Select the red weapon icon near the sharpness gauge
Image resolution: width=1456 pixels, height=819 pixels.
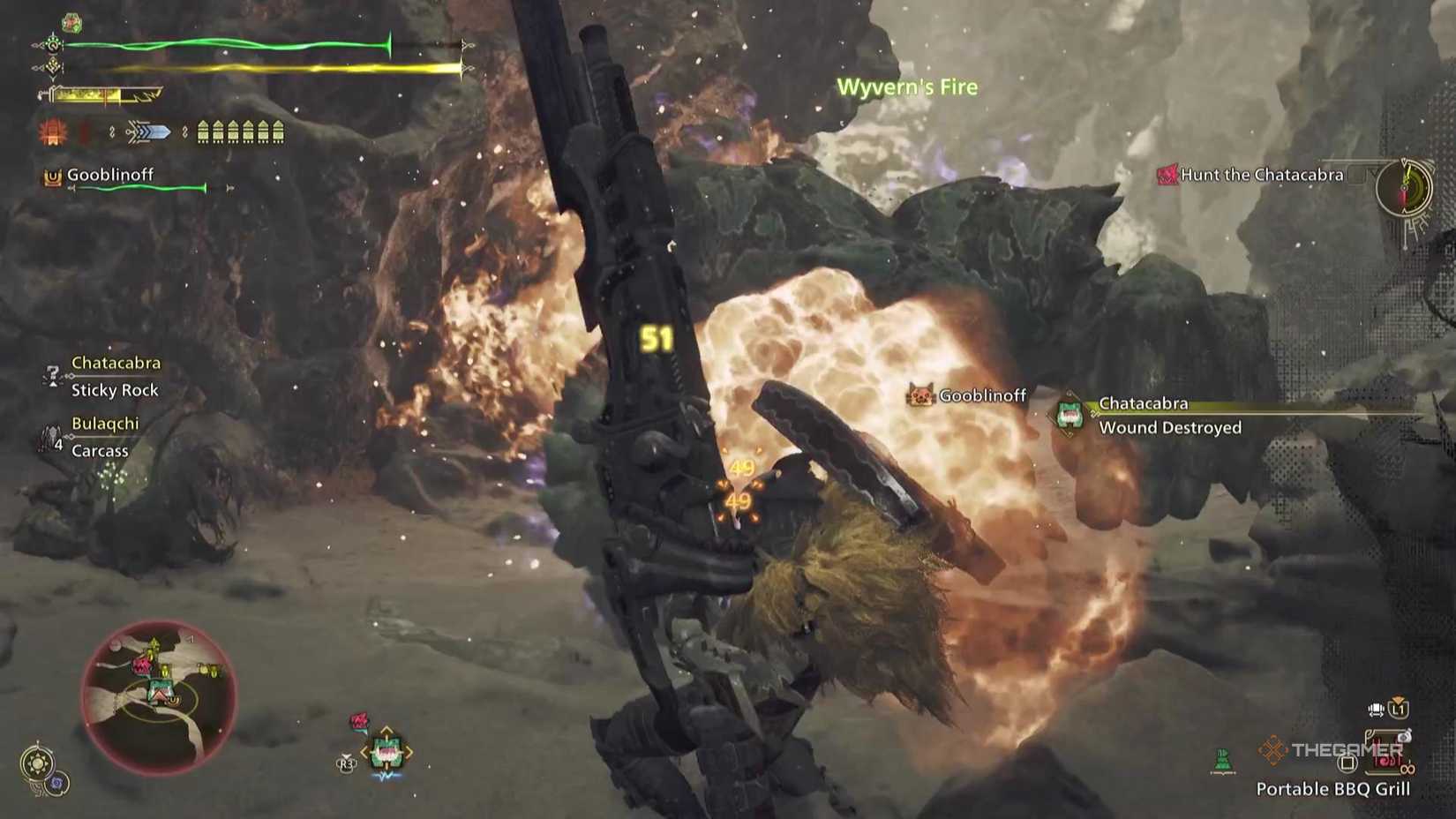click(51, 131)
